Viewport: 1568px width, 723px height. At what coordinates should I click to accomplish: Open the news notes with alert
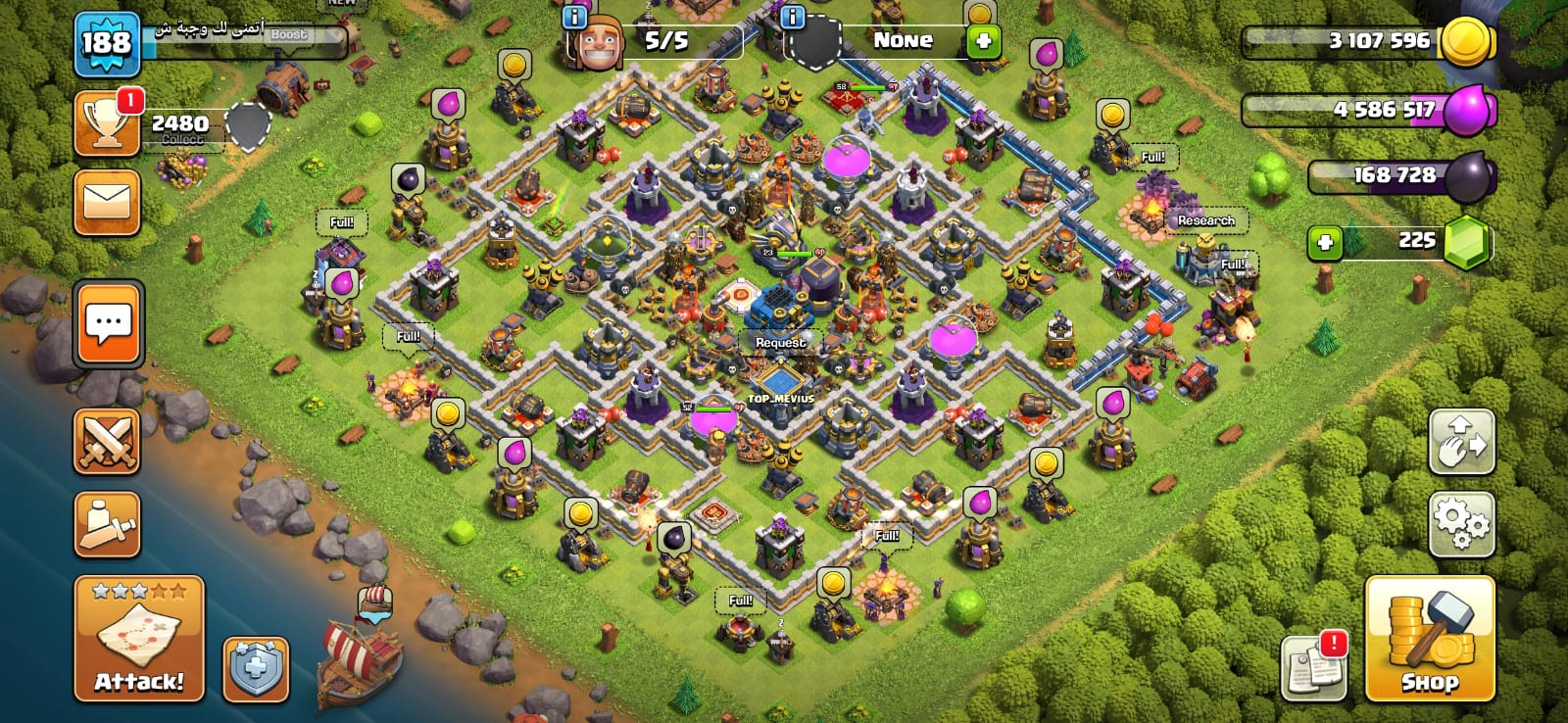click(1313, 667)
